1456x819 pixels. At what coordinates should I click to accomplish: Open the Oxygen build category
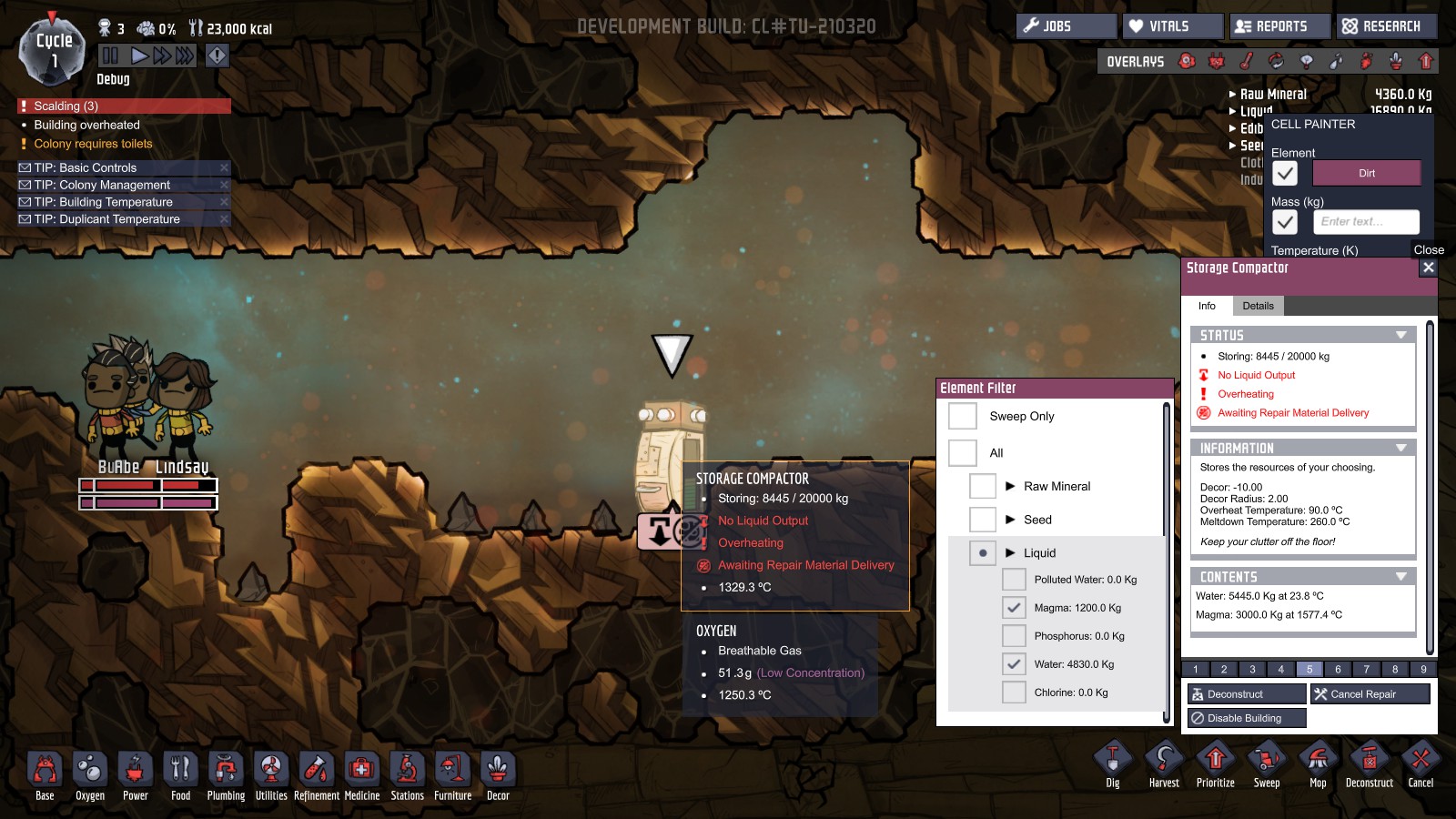[x=90, y=773]
